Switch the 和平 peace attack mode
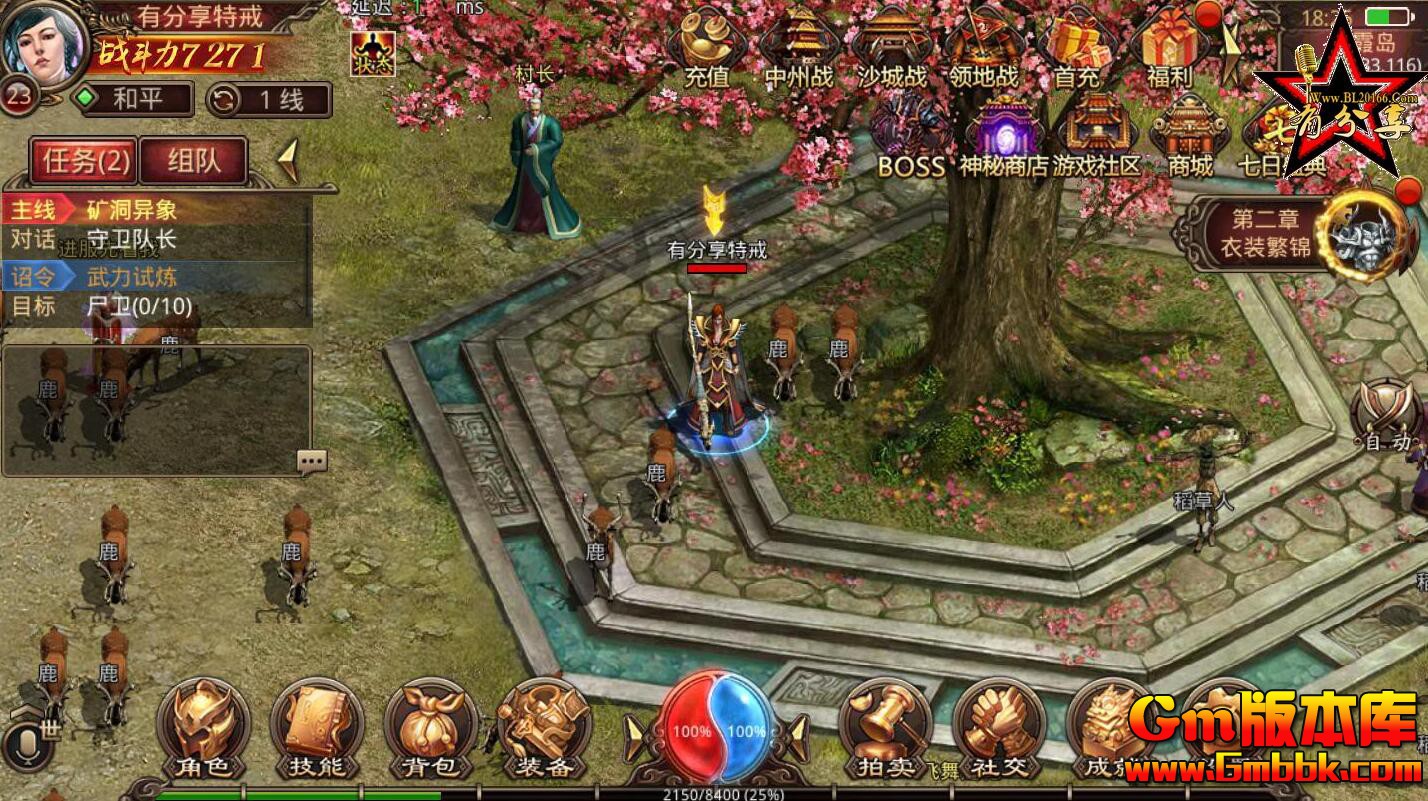This screenshot has width=1428, height=801. tap(133, 101)
